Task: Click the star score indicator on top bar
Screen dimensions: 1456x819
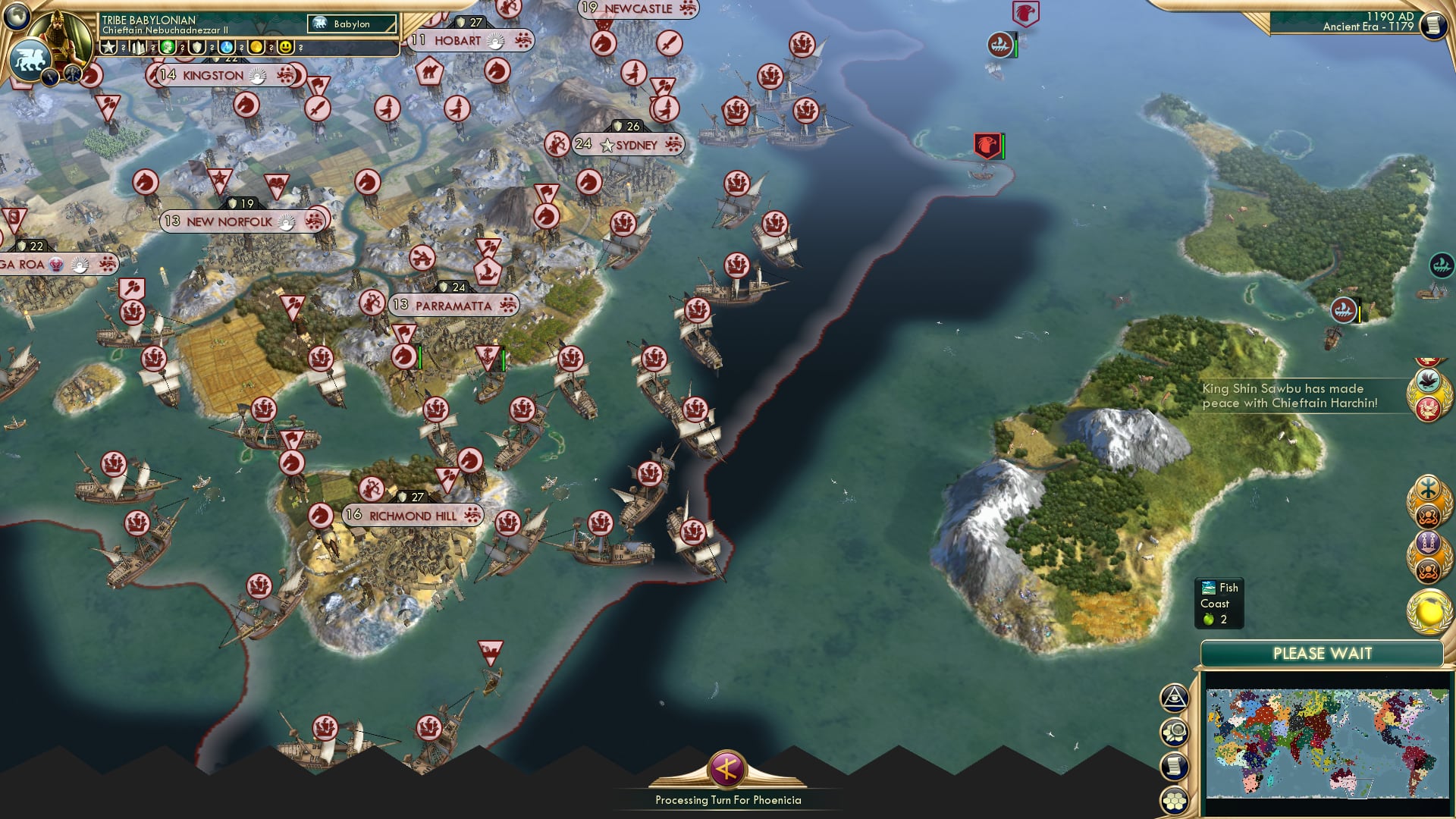Action: coord(108,46)
